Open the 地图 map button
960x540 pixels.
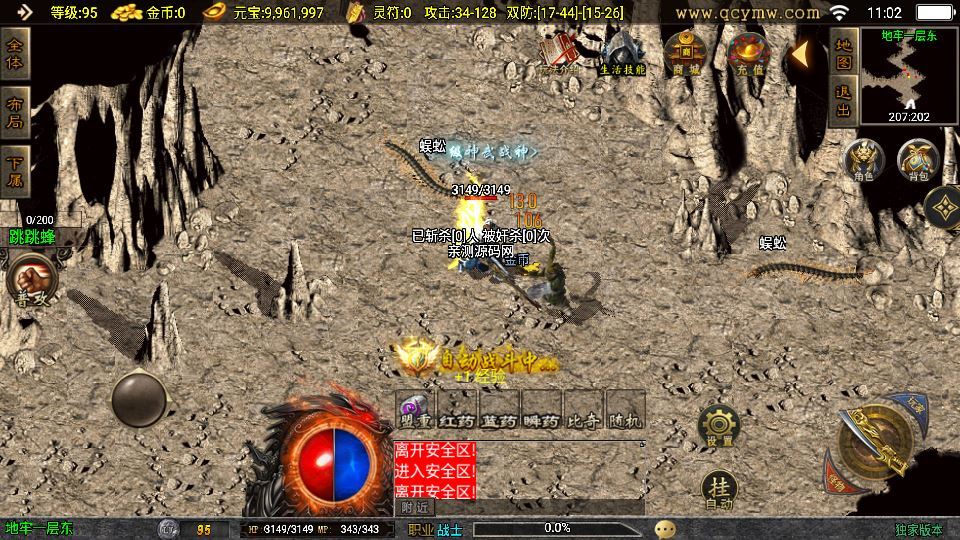[x=843, y=54]
